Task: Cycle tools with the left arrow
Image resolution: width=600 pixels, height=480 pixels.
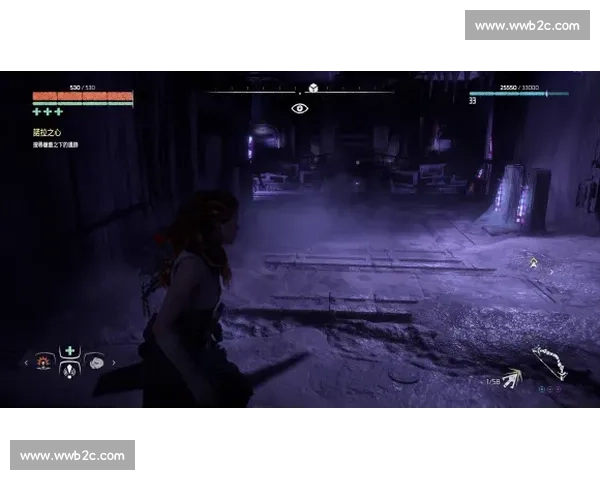Action: [x=27, y=363]
